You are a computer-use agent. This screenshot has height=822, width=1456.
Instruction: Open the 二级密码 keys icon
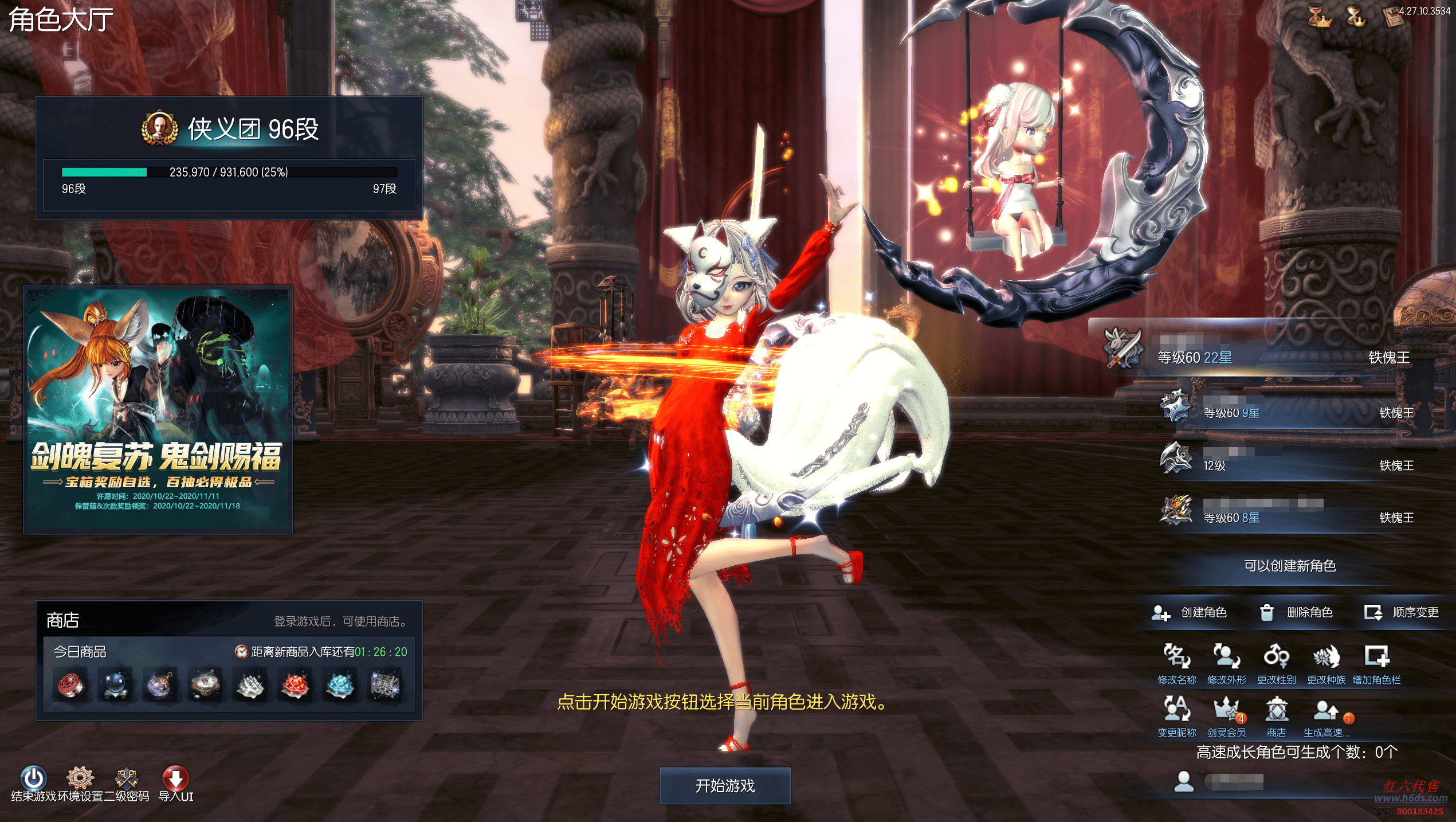[x=126, y=778]
